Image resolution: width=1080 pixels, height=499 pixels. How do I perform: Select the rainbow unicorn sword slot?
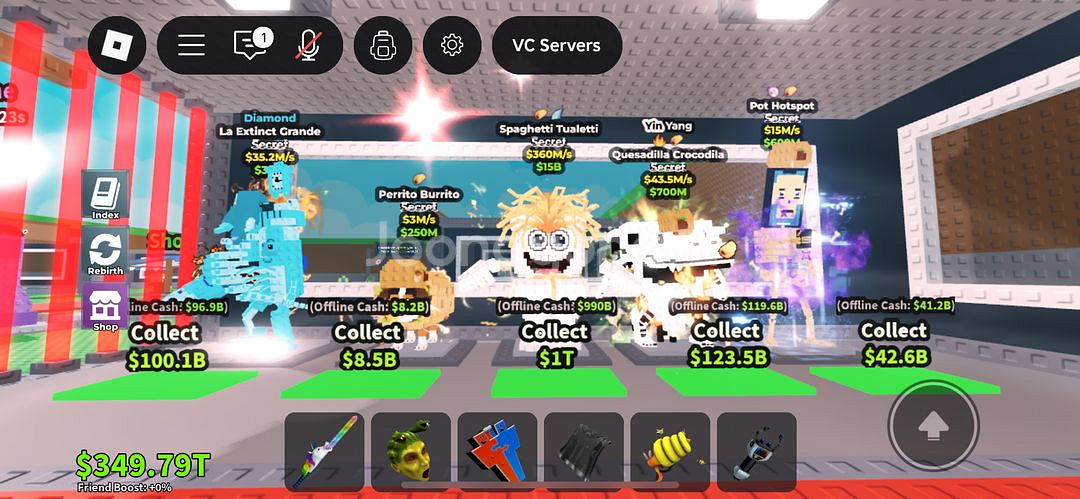(x=323, y=452)
